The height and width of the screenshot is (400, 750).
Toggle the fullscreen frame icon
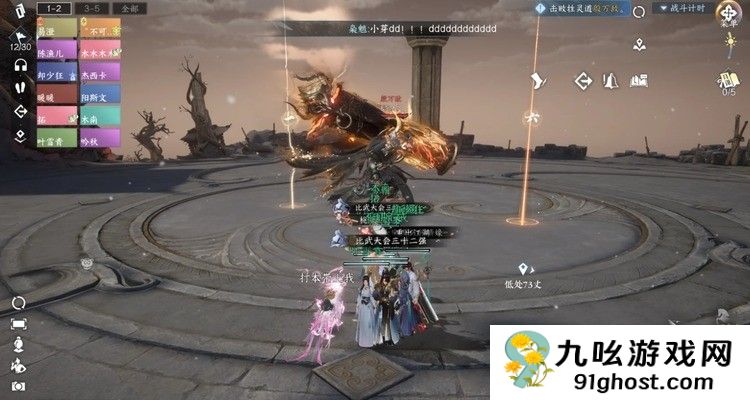[x=18, y=323]
